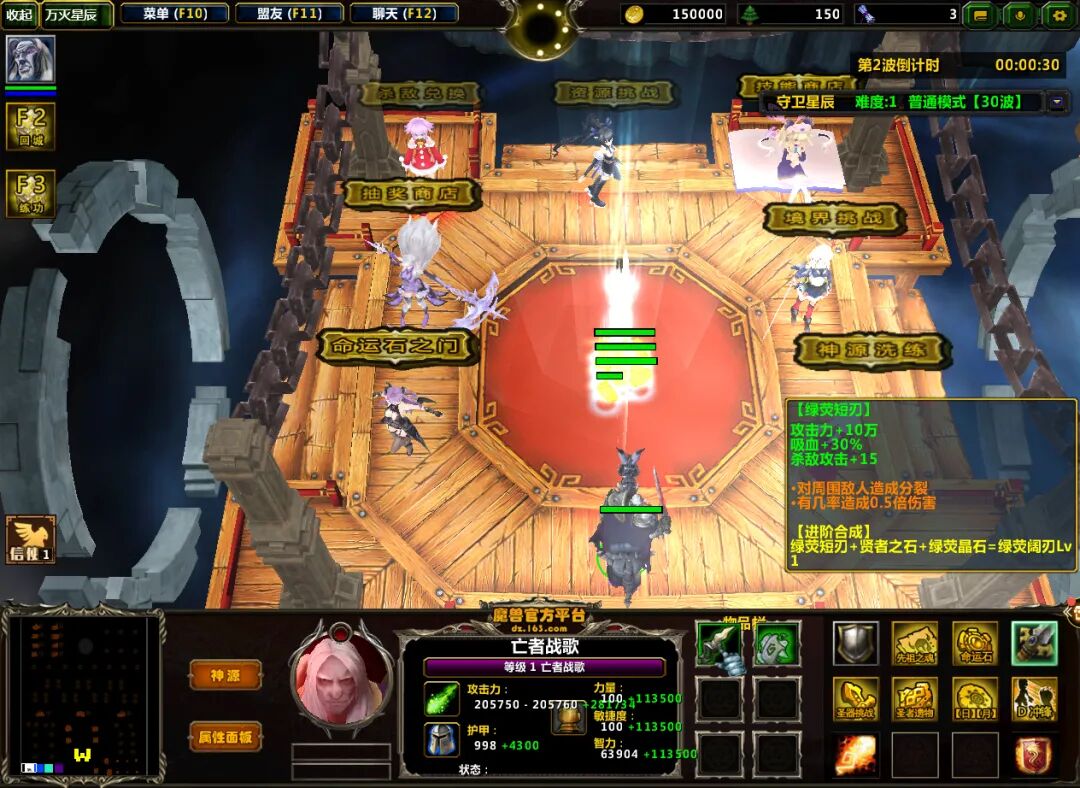This screenshot has height=788, width=1080.
Task: Open the 神源 panel button
Action: tap(226, 675)
